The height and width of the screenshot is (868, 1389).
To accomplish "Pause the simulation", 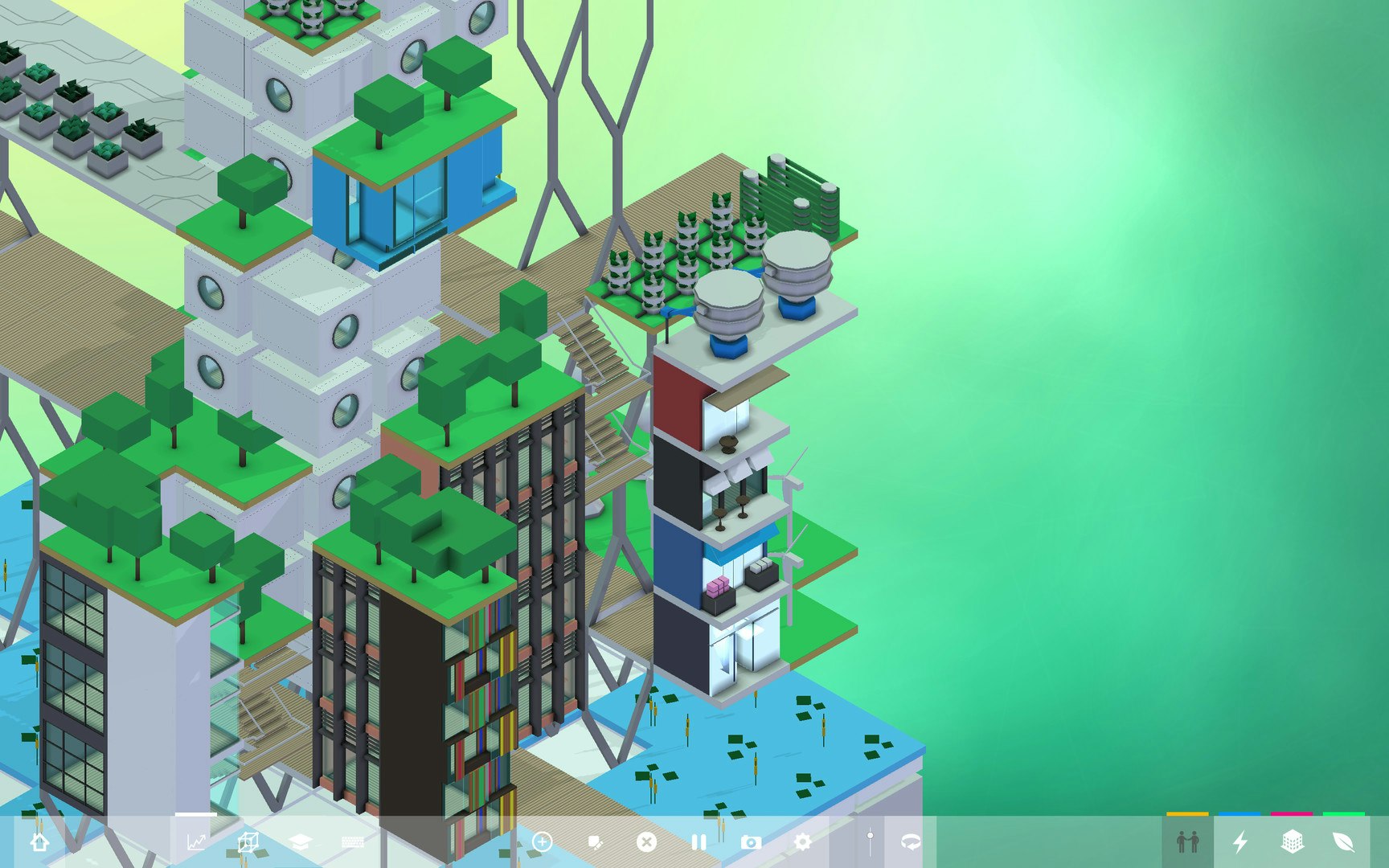I will pos(698,842).
